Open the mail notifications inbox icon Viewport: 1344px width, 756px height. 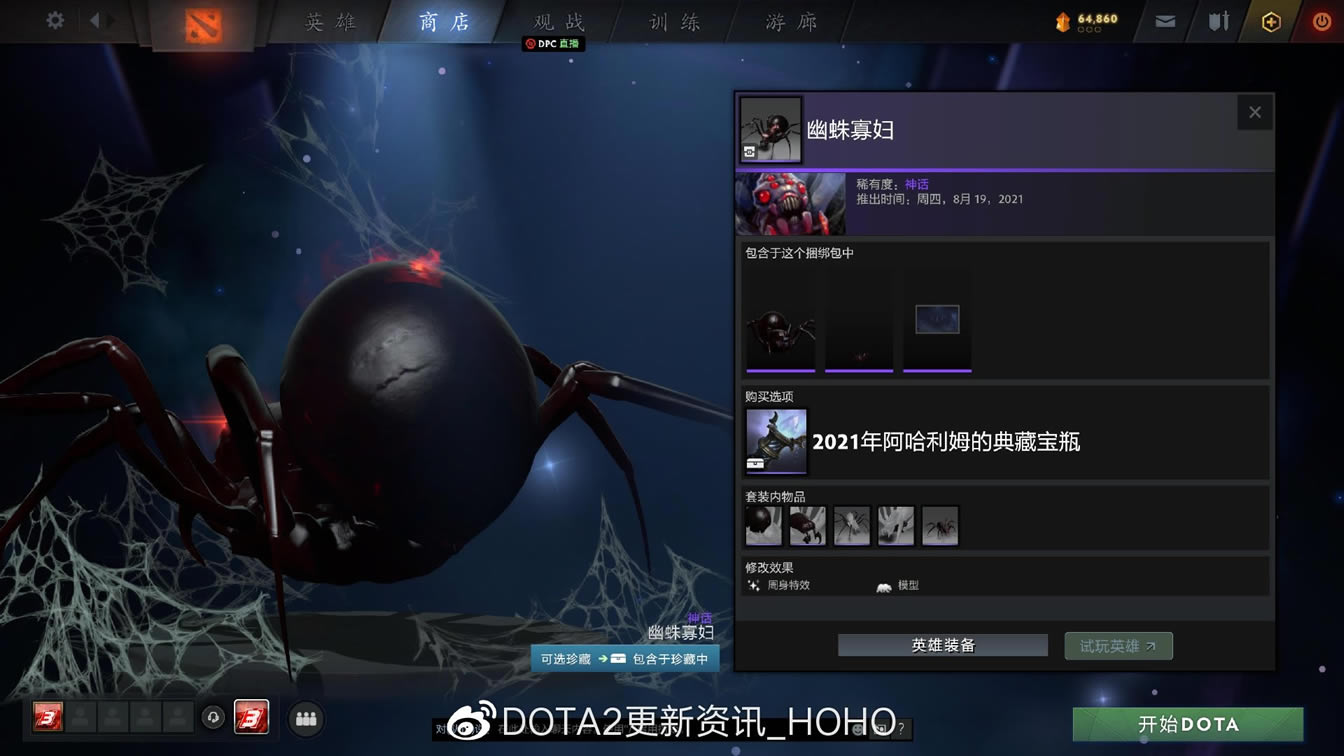click(x=1164, y=20)
